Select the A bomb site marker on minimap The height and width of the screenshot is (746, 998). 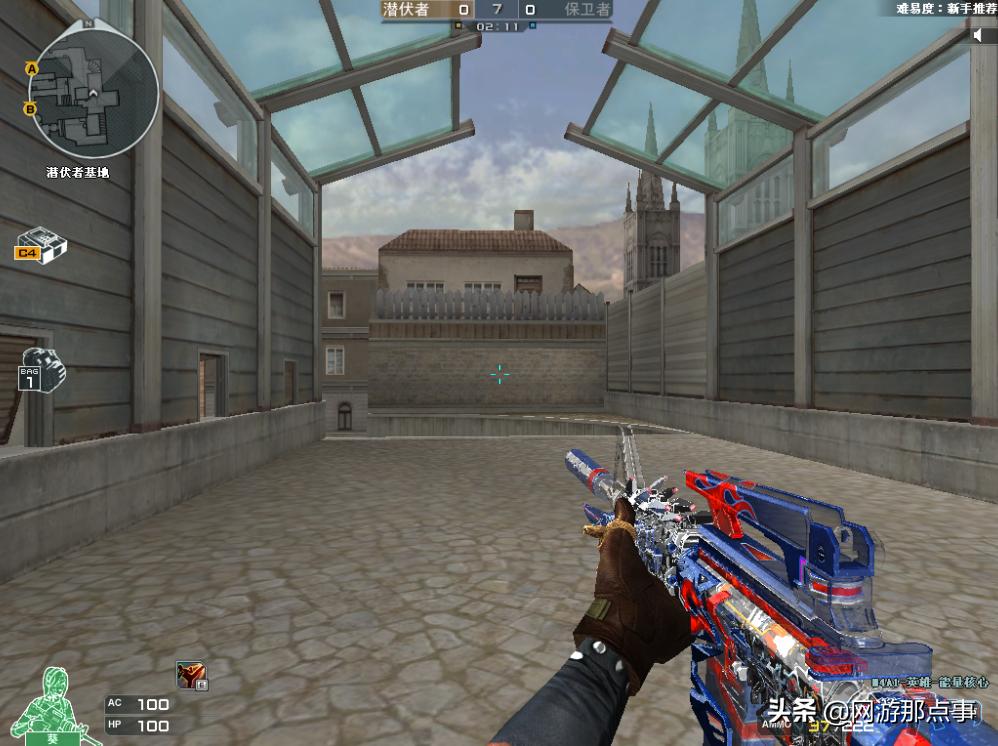tap(32, 68)
